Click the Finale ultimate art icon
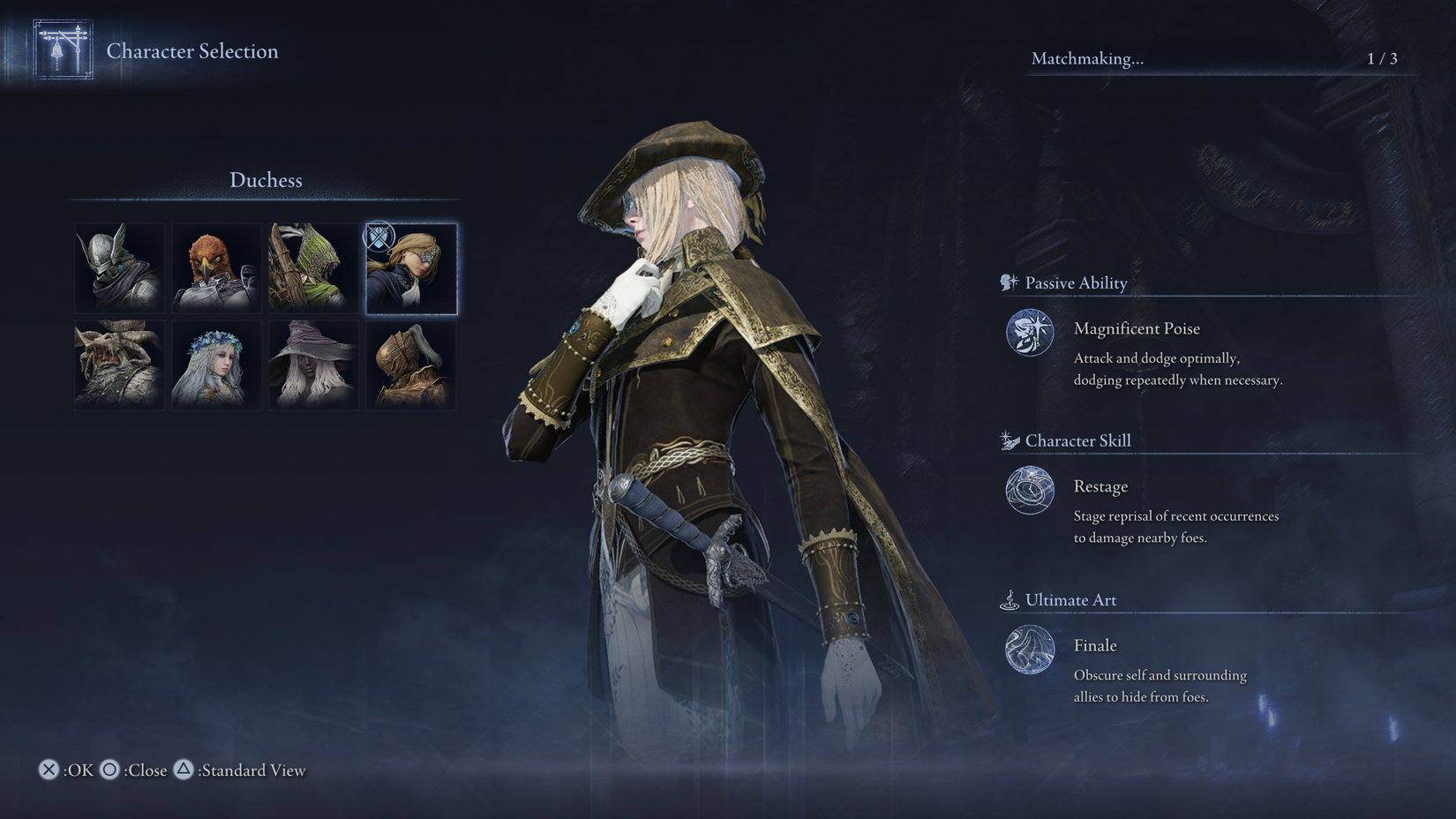The height and width of the screenshot is (819, 1456). (x=1028, y=649)
